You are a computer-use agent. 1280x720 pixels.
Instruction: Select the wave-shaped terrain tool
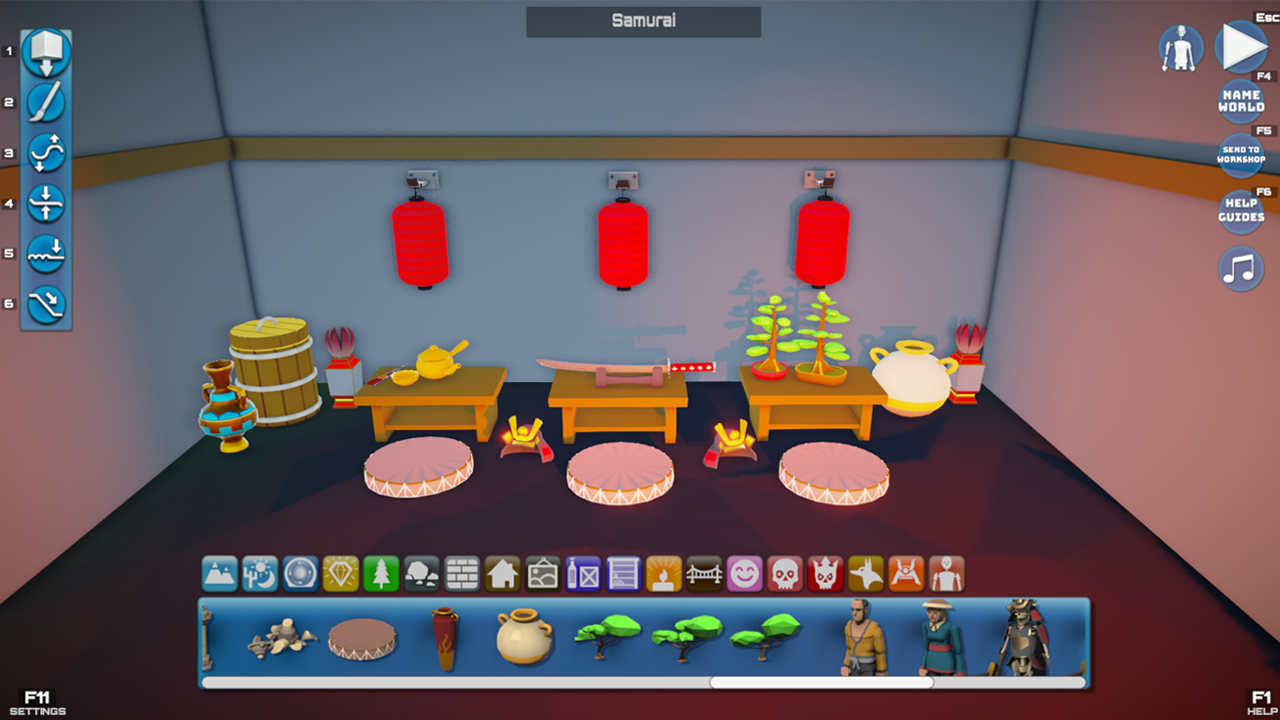pyautogui.click(x=45, y=152)
